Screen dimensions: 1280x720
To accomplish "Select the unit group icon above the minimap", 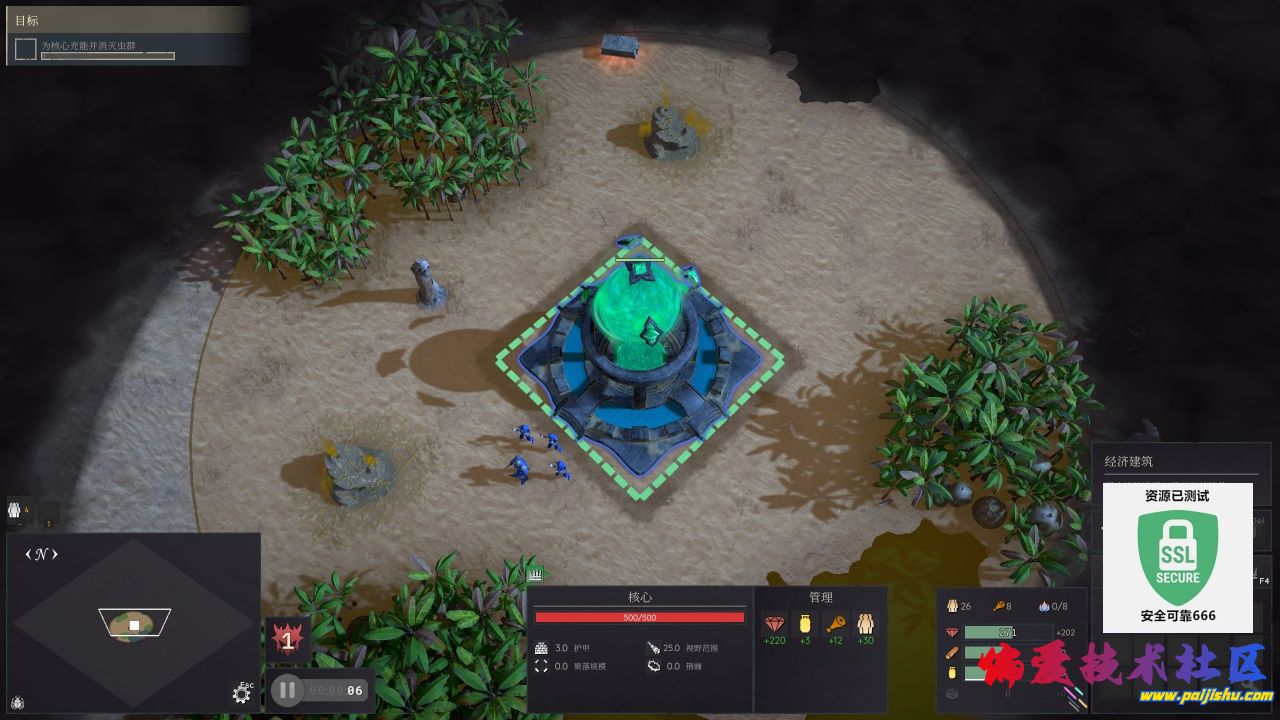I will pos(15,511).
